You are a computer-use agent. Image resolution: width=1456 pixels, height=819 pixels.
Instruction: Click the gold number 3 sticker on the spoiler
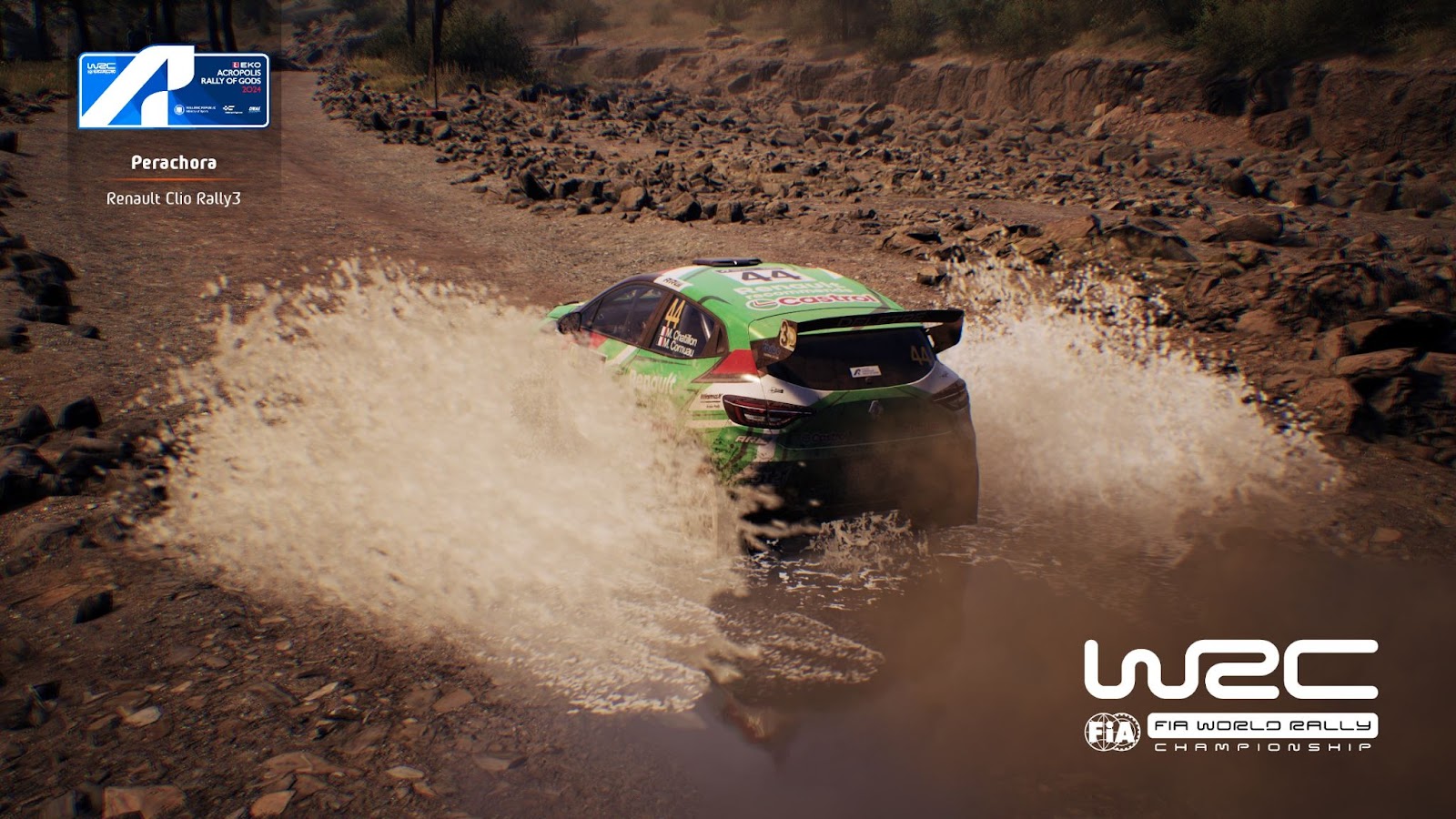click(x=788, y=335)
